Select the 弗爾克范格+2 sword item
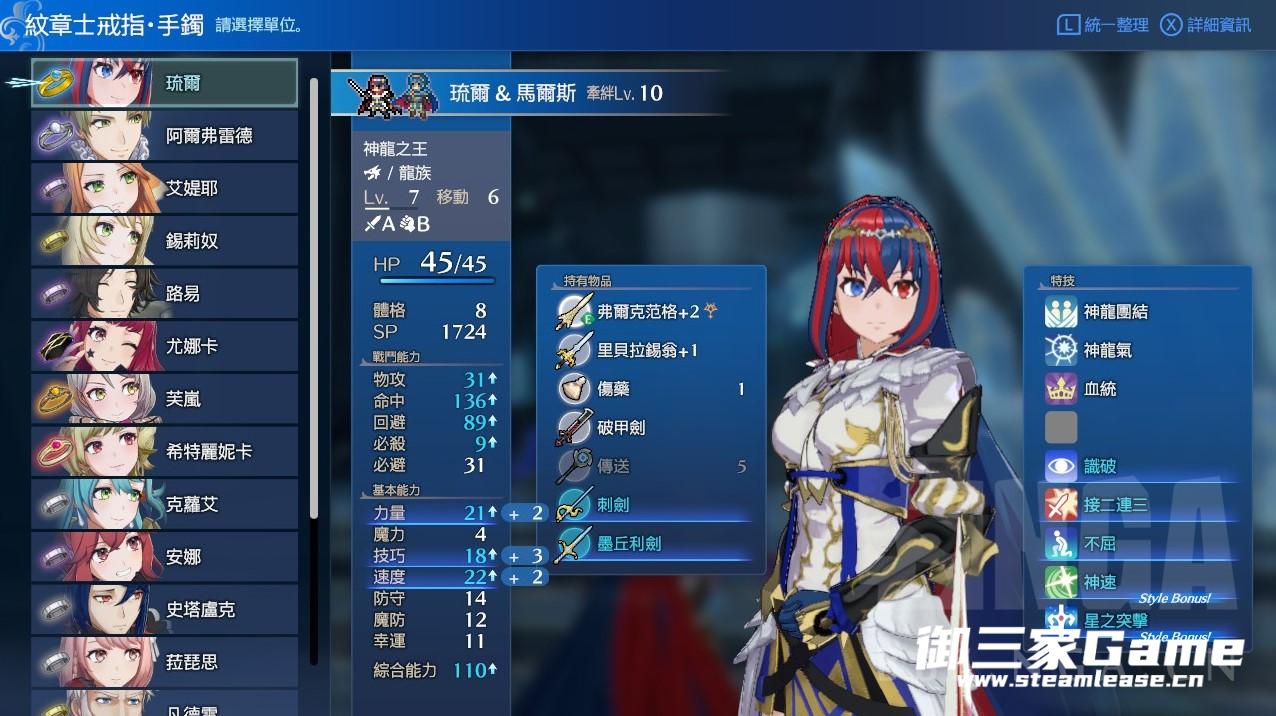The image size is (1276, 716). (x=650, y=312)
